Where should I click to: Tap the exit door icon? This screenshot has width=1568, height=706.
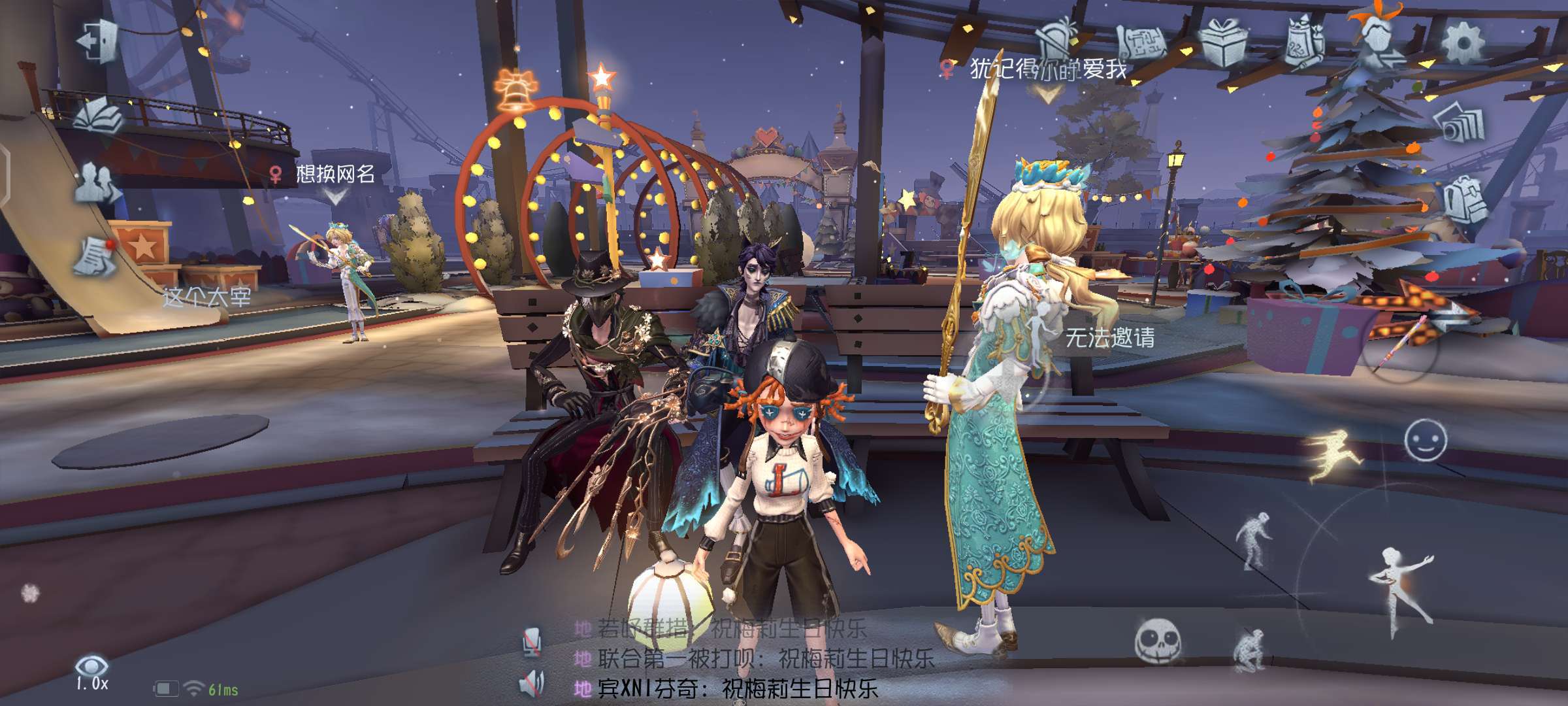click(x=98, y=42)
